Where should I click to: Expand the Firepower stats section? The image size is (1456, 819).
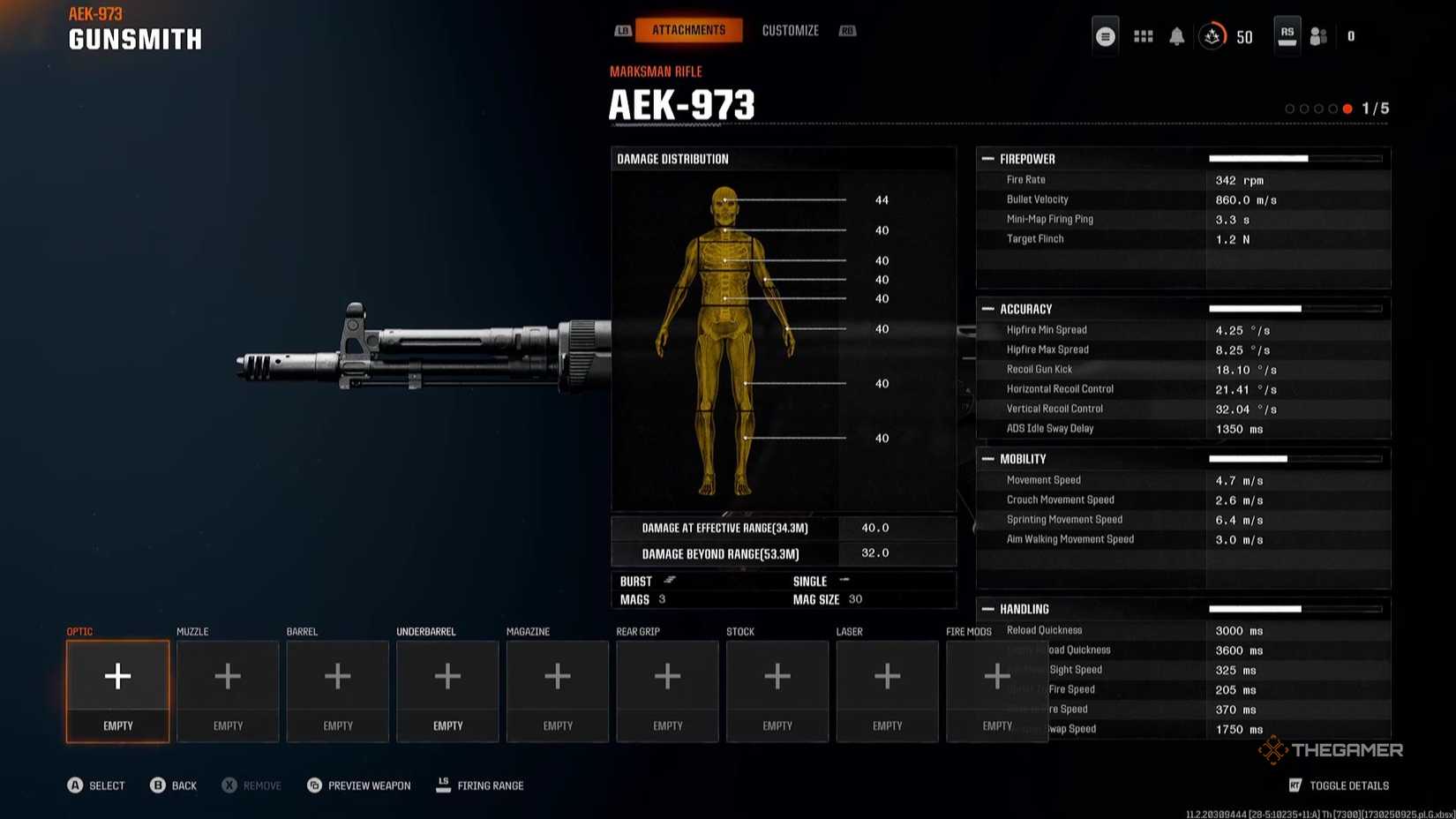[x=1026, y=159]
